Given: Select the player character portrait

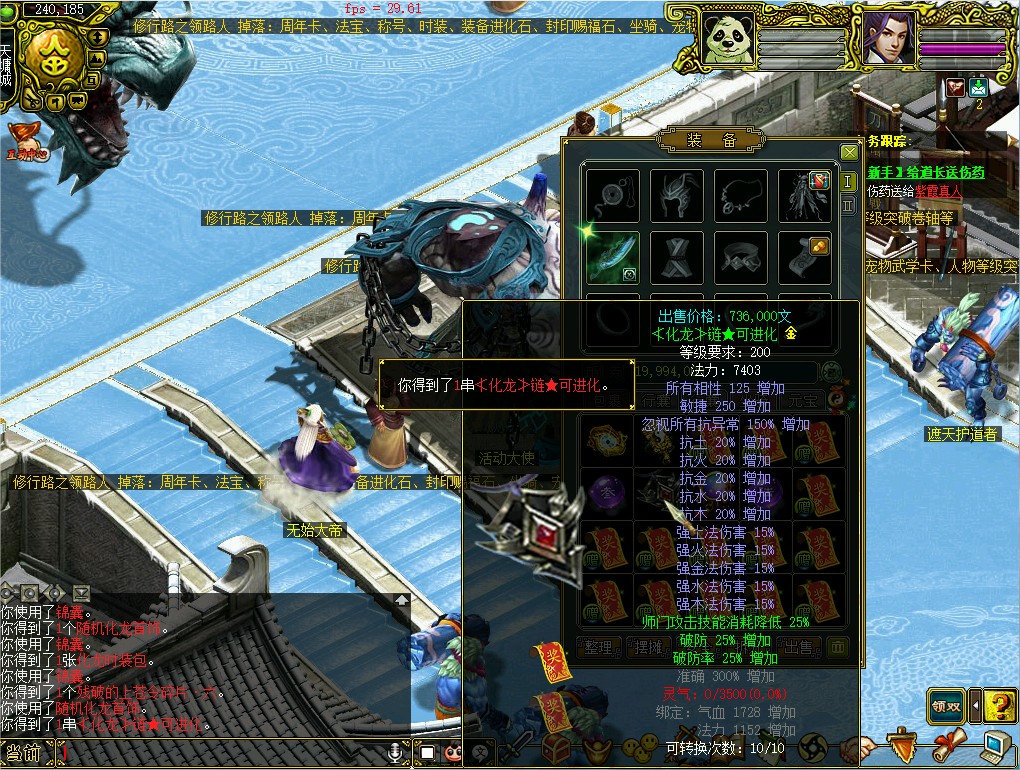Looking at the screenshot, I should (x=889, y=38).
